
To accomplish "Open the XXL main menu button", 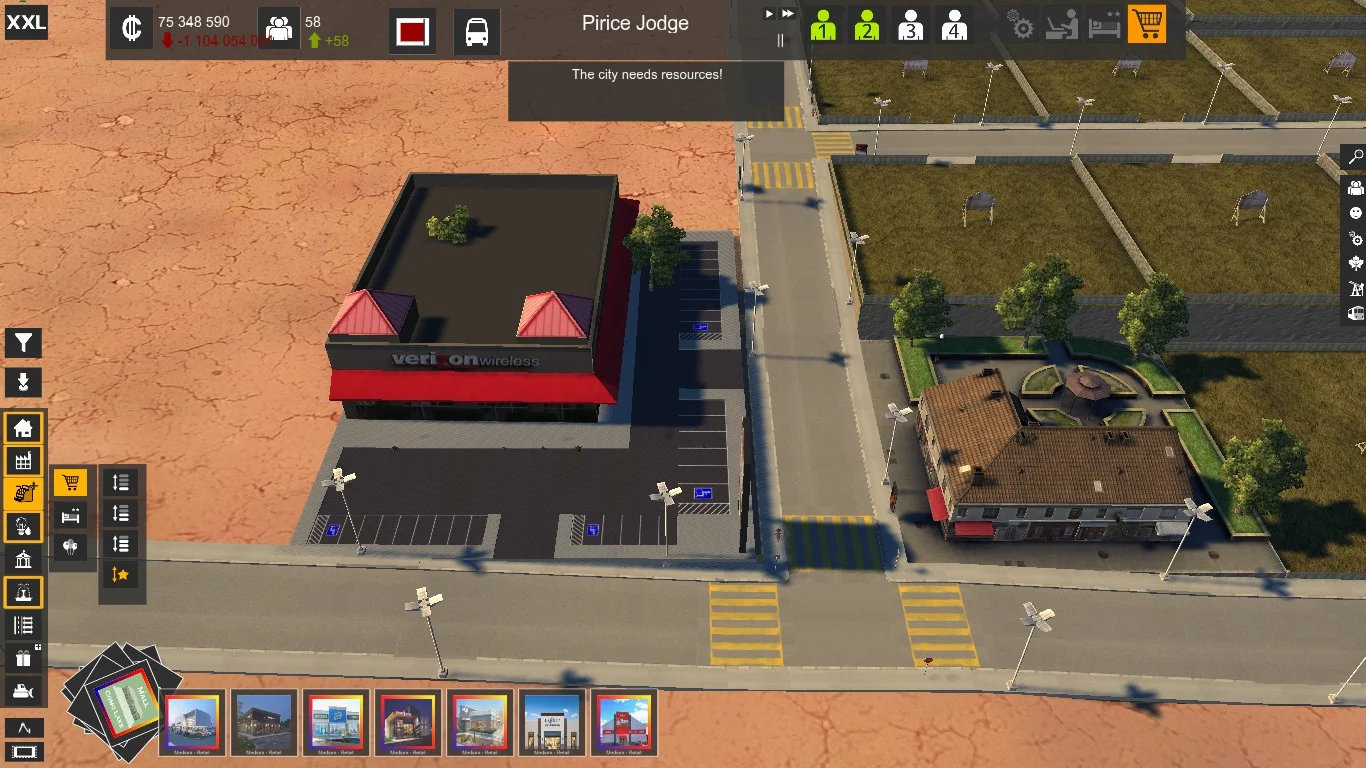I will pyautogui.click(x=26, y=22).
